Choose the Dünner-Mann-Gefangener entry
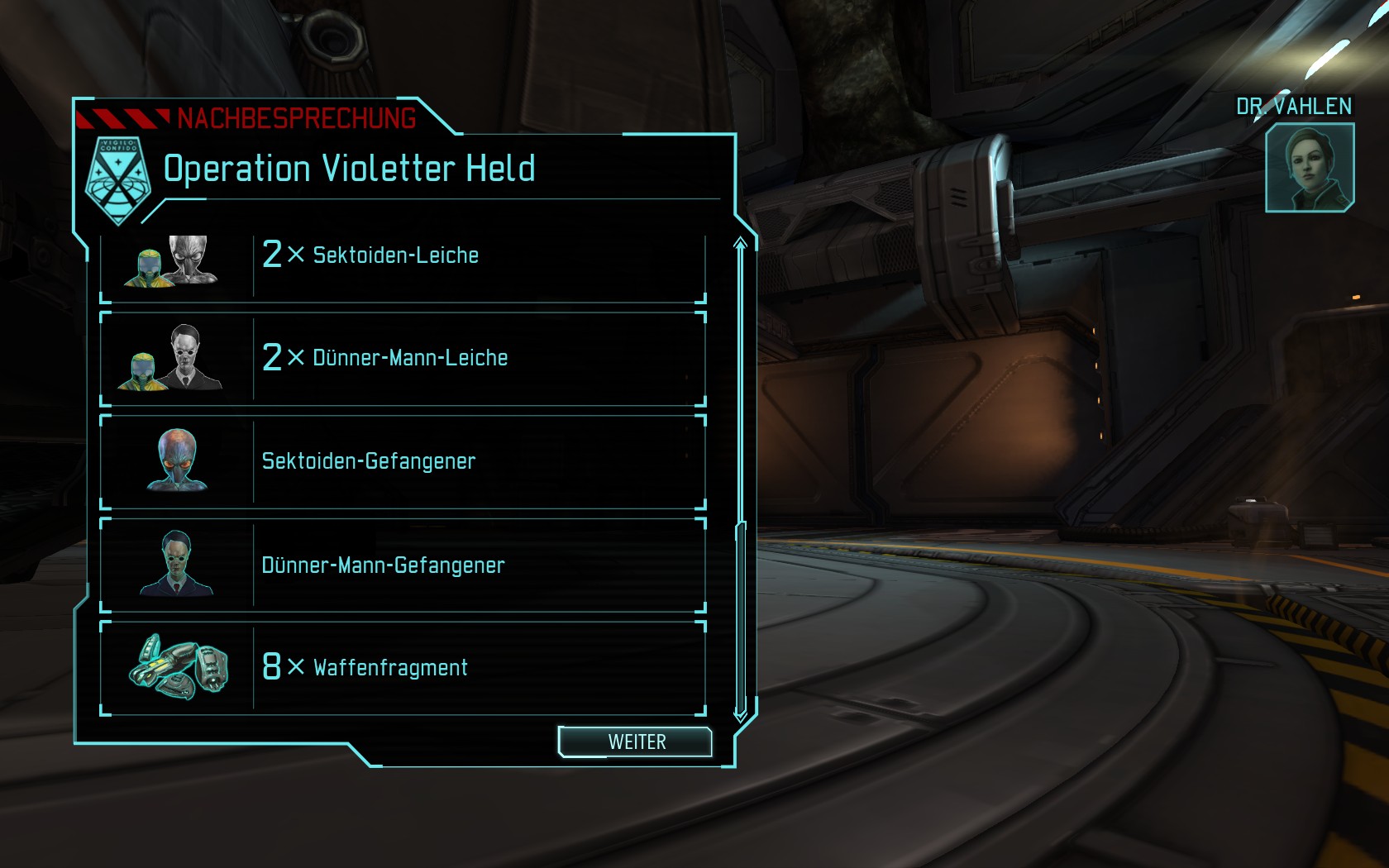1389x868 pixels. click(403, 565)
